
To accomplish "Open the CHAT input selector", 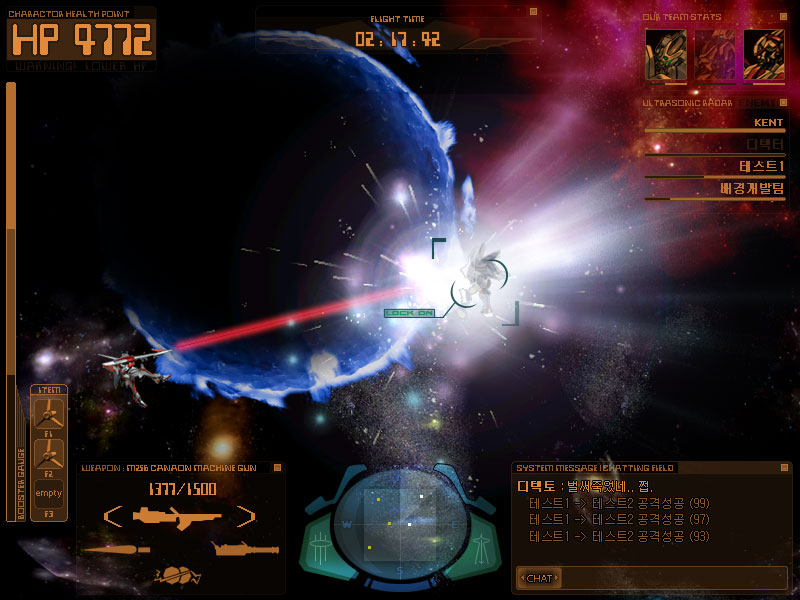I will (538, 578).
